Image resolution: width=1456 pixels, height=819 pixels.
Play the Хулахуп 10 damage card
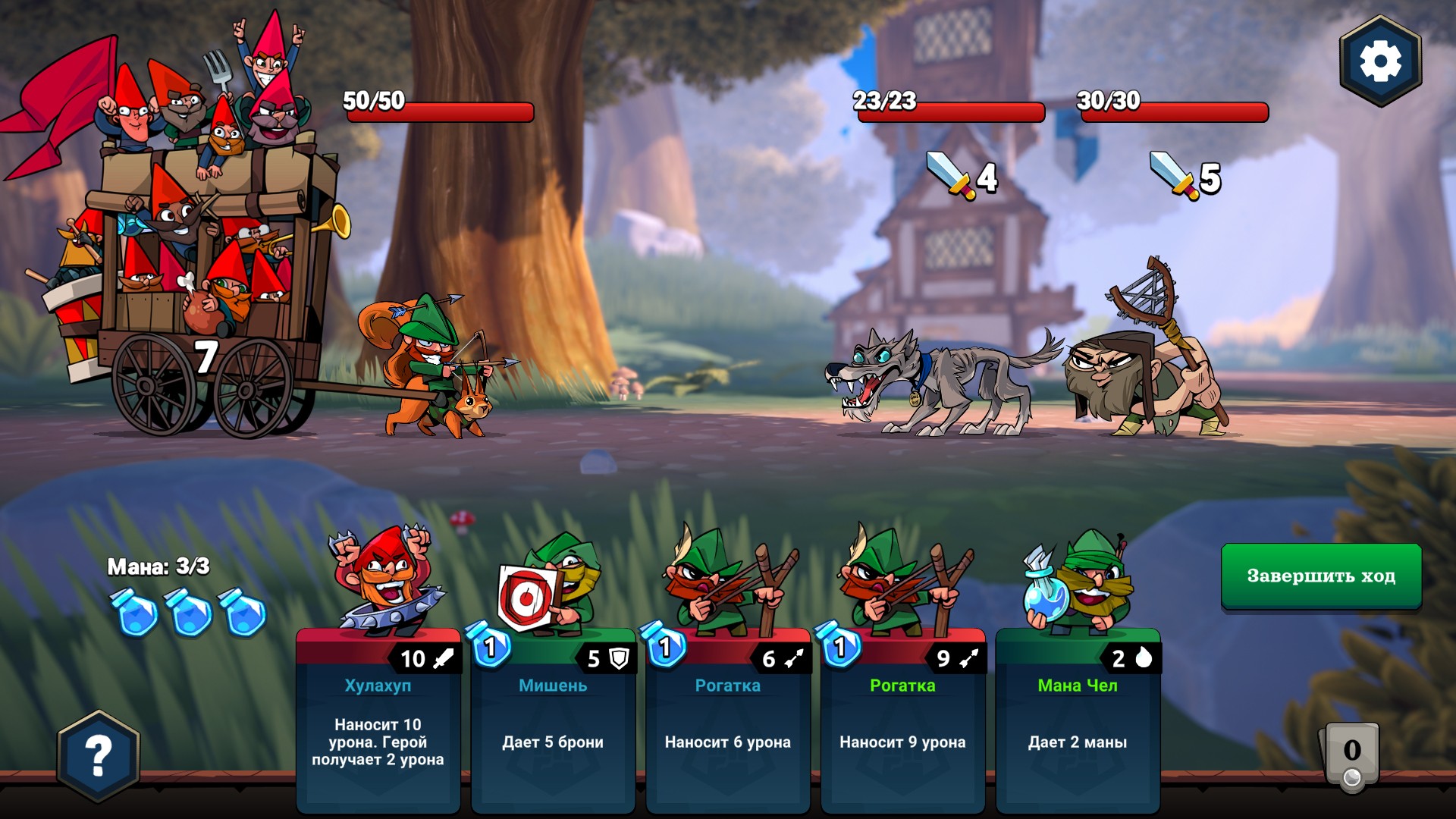378,720
